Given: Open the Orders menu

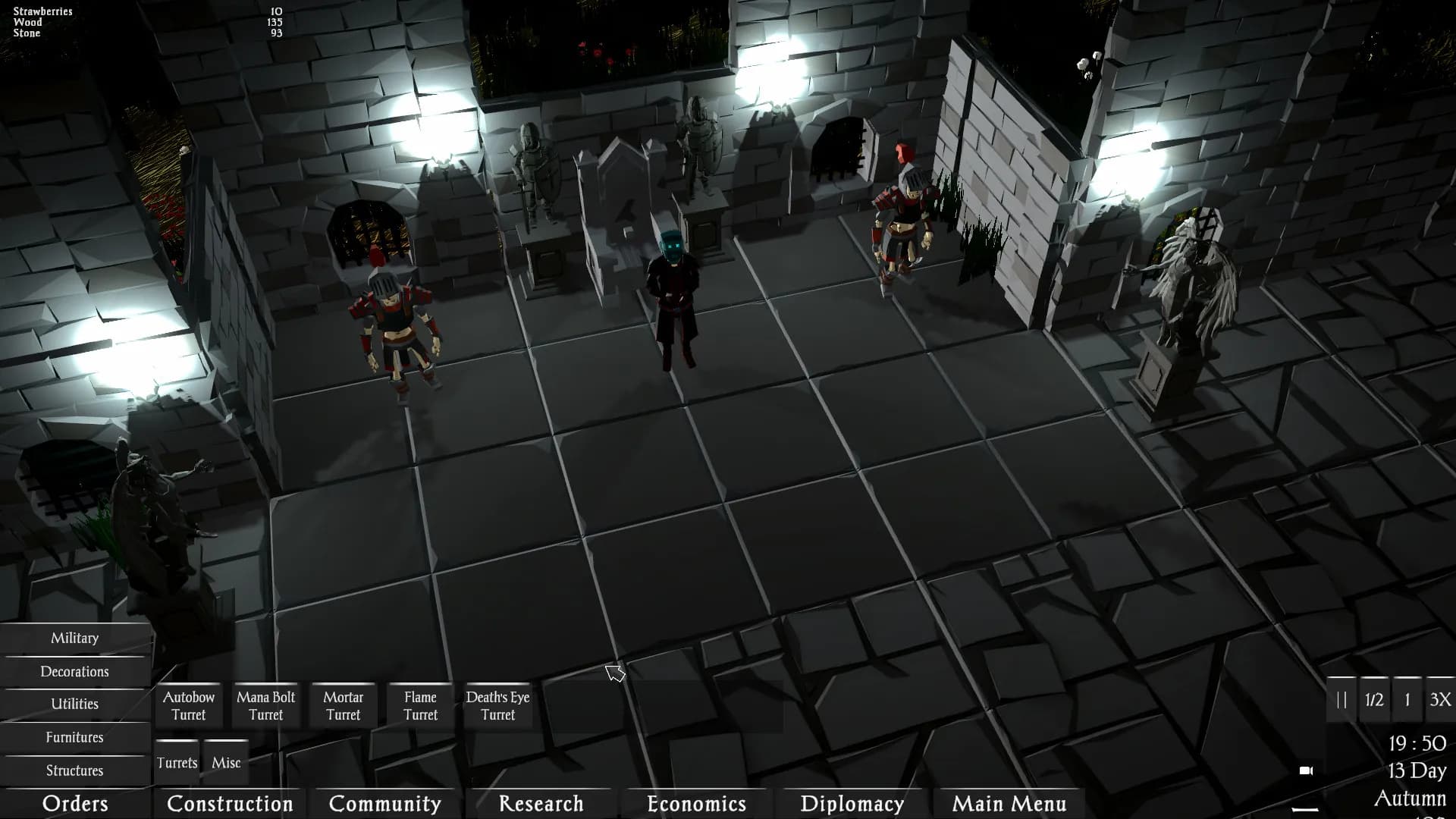Looking at the screenshot, I should (75, 804).
